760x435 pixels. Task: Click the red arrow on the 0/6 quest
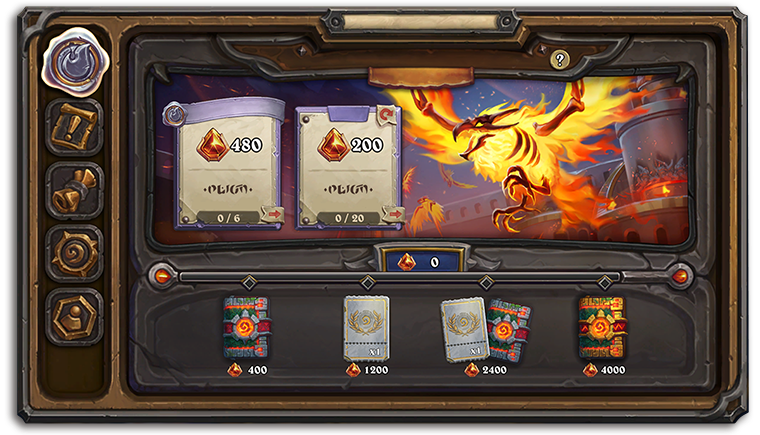(x=271, y=214)
